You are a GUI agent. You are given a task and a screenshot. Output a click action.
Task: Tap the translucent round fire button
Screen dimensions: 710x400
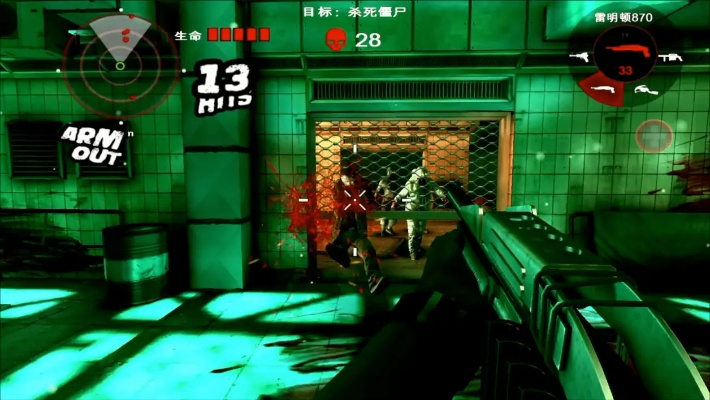(x=653, y=136)
